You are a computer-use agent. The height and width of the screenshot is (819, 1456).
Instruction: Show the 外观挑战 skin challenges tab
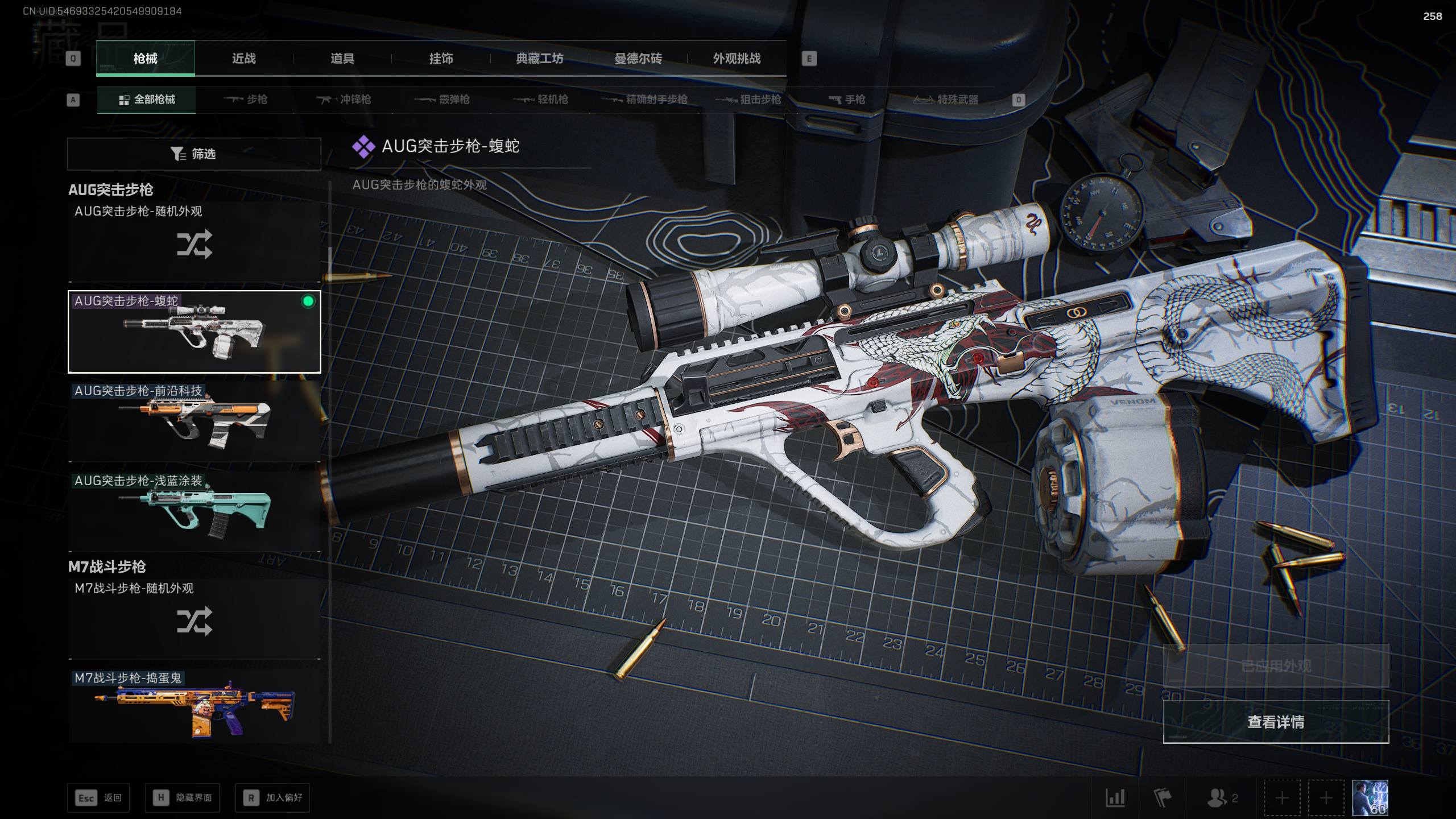[x=737, y=59]
